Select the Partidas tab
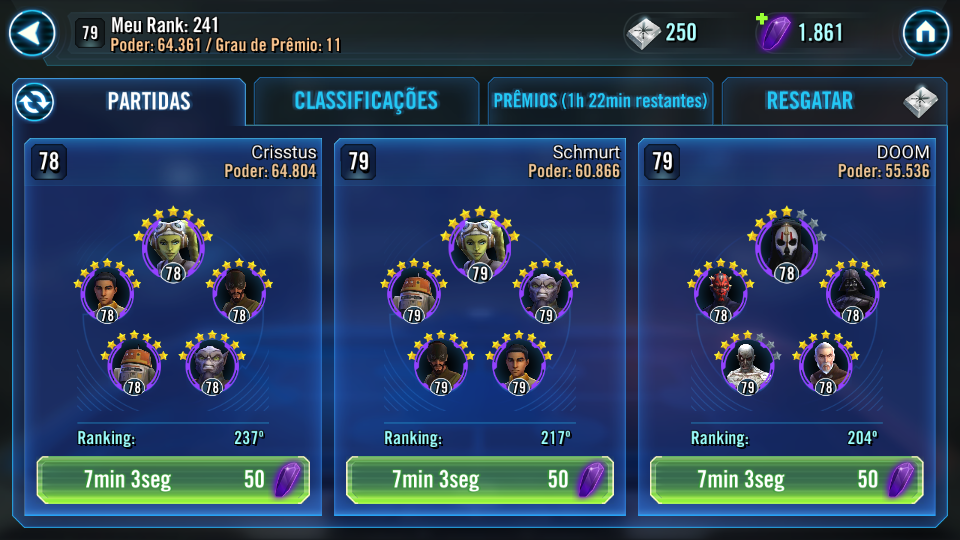960x540 pixels. (x=149, y=101)
